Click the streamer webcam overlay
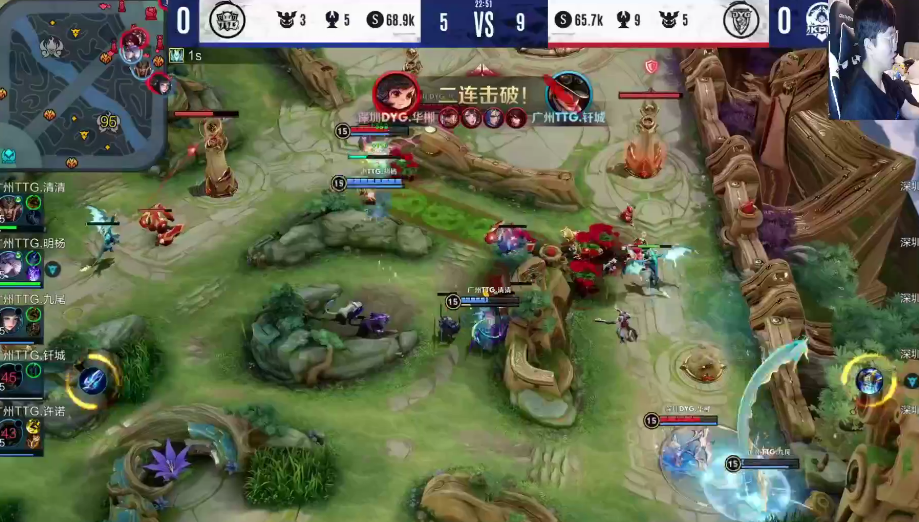The width and height of the screenshot is (919, 522). (x=872, y=59)
